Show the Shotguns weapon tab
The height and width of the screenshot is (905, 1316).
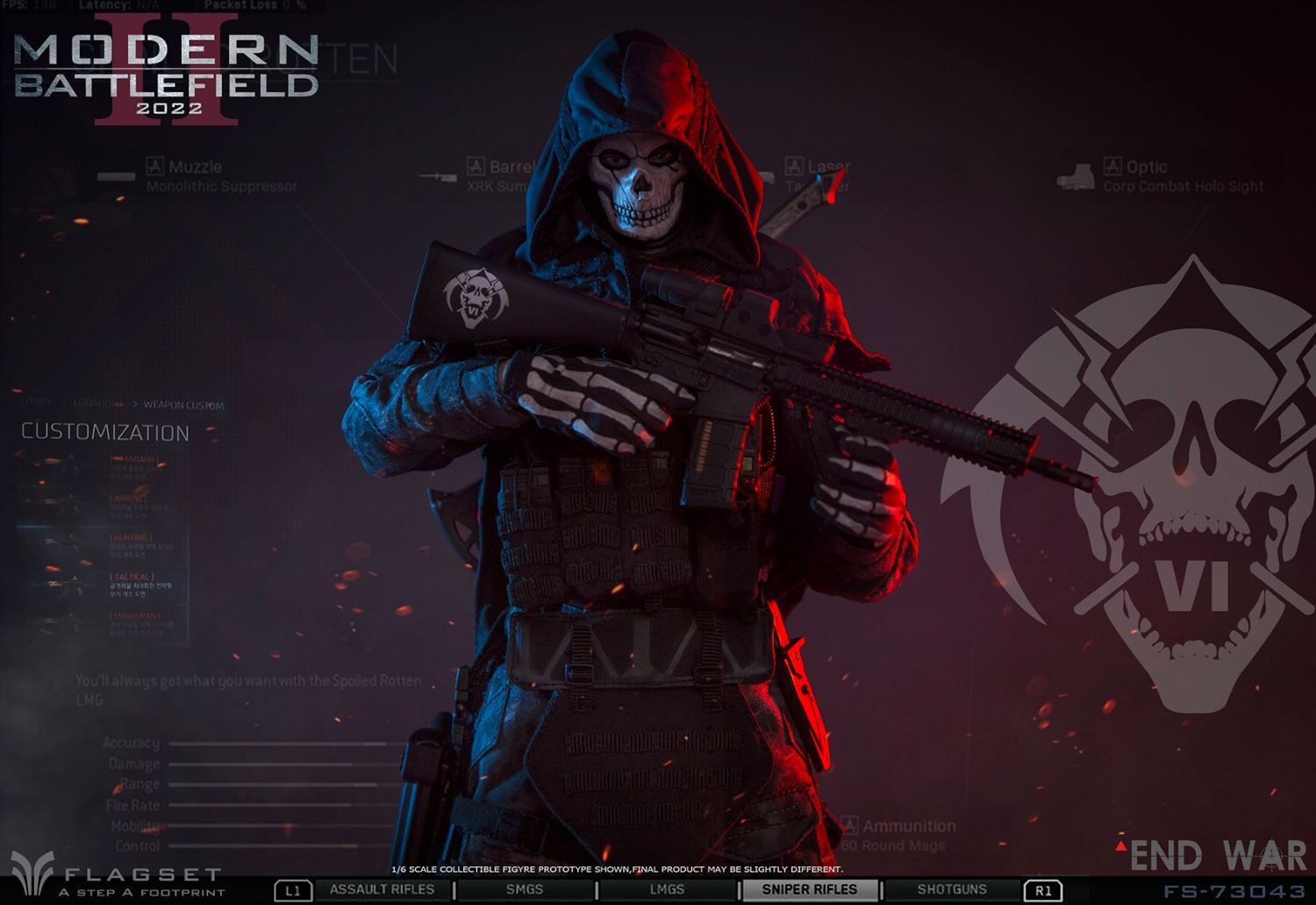tap(952, 889)
